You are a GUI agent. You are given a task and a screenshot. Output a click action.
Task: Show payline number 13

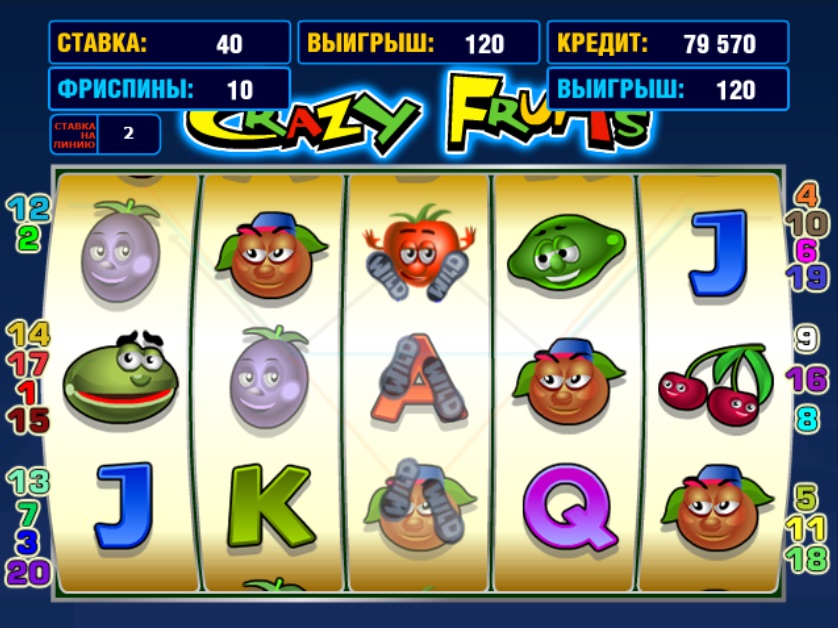click(x=28, y=482)
